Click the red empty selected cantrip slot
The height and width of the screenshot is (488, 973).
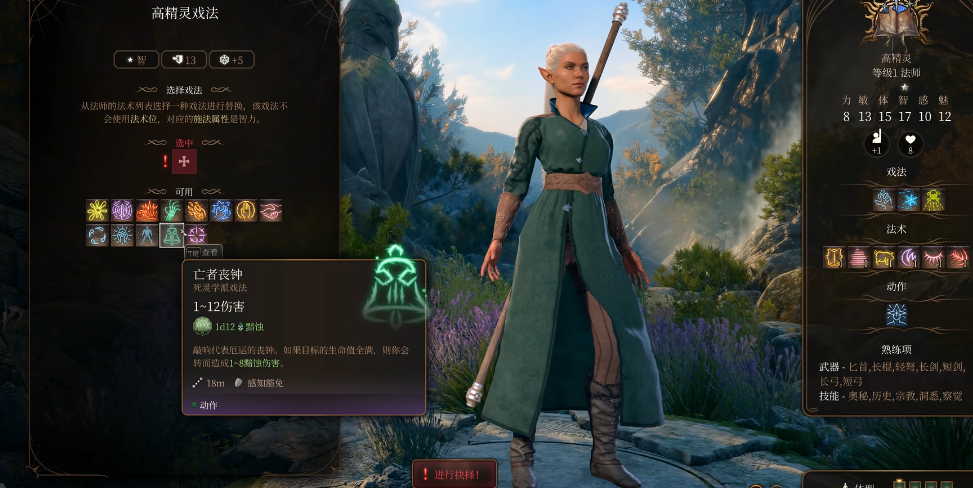point(184,161)
